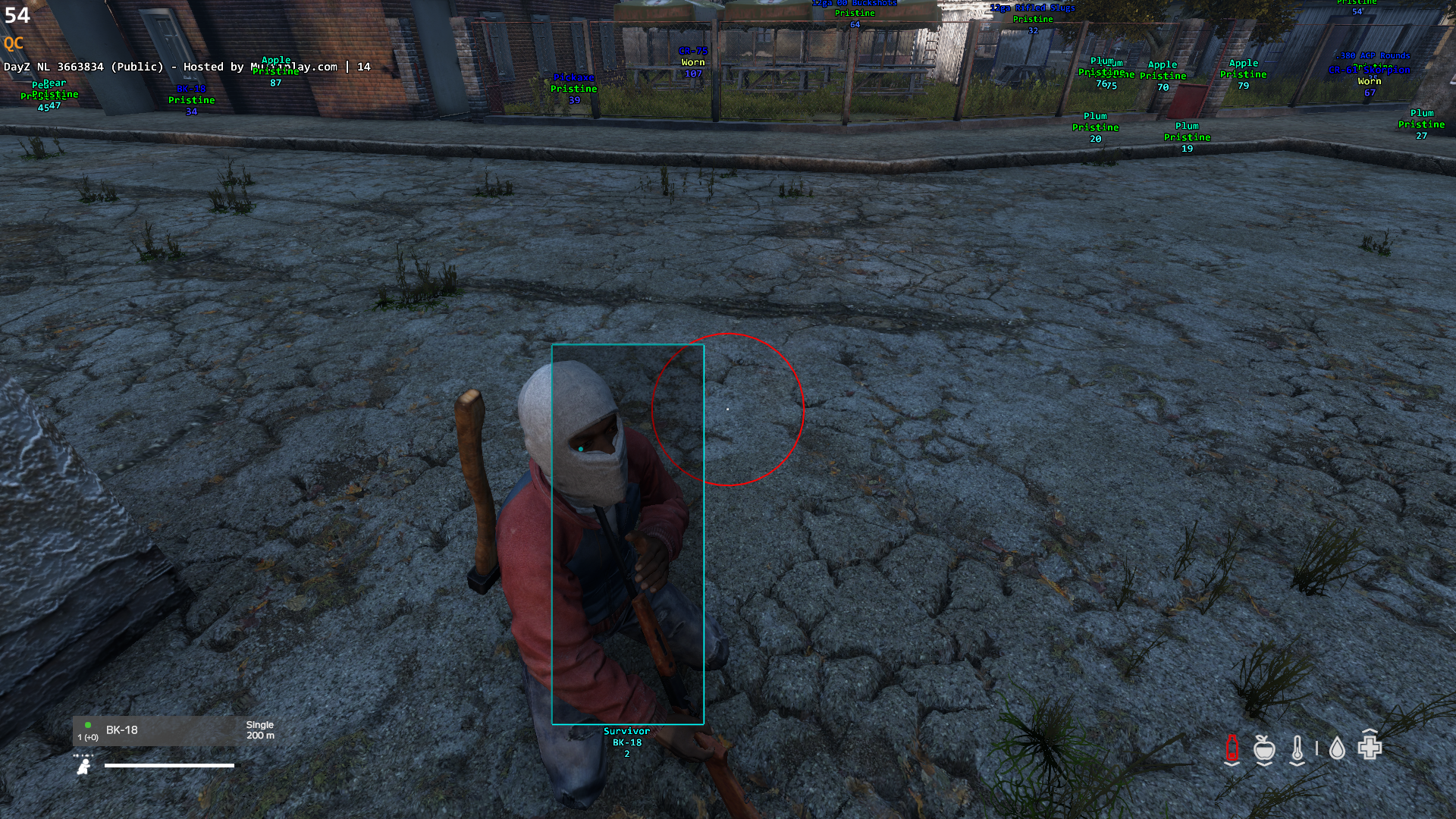The width and height of the screenshot is (1456, 819).
Task: Click the crouching stance indicator icon
Action: point(84,767)
